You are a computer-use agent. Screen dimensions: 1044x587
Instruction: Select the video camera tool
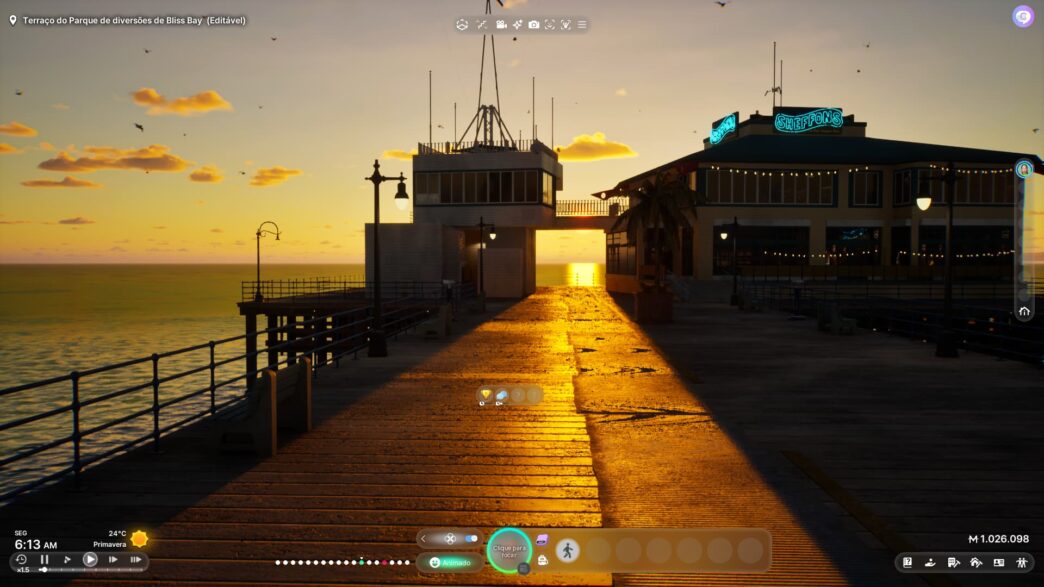[x=500, y=24]
